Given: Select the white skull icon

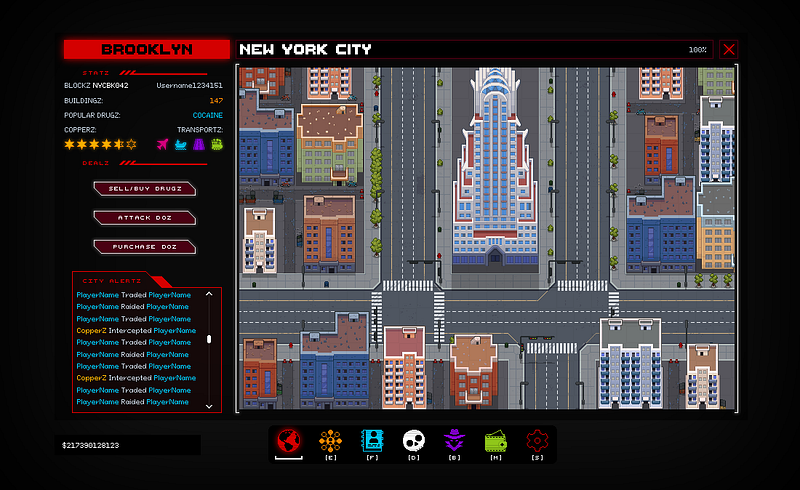Looking at the screenshot, I should [414, 441].
